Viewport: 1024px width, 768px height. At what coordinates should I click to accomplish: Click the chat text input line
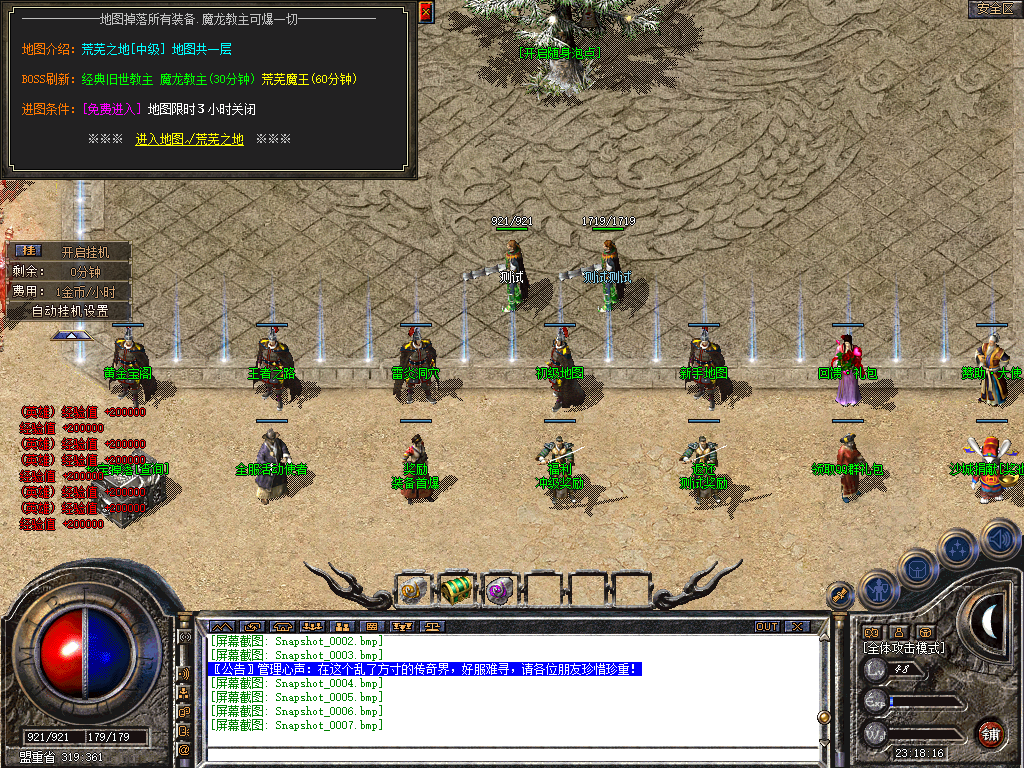[x=510, y=750]
